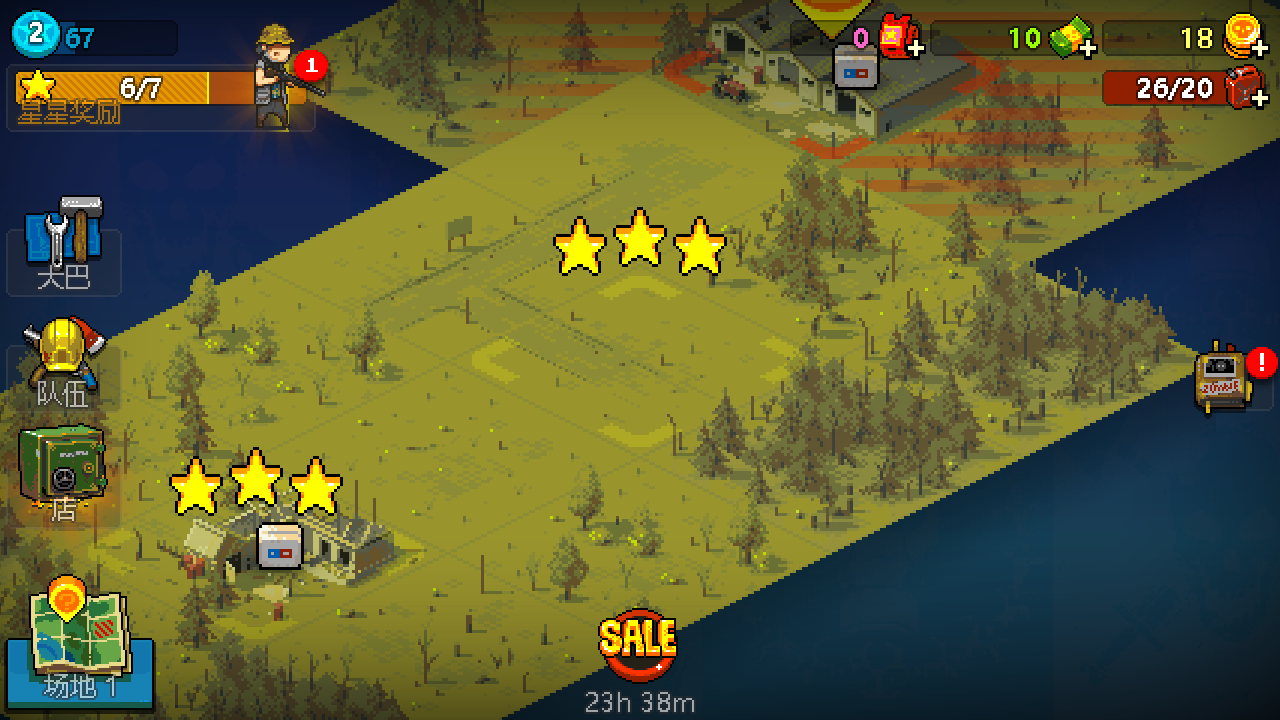1280x720 pixels.
Task: Tap the player level 2 badge
Action: click(x=36, y=35)
